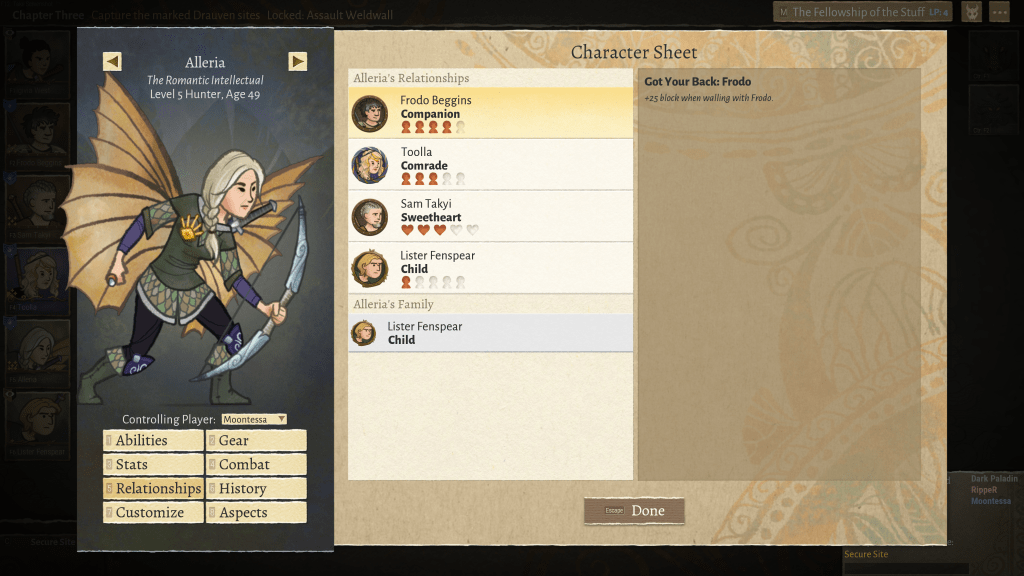The width and height of the screenshot is (1024, 576).
Task: Select Toolla comrade relationship row
Action: tap(490, 165)
